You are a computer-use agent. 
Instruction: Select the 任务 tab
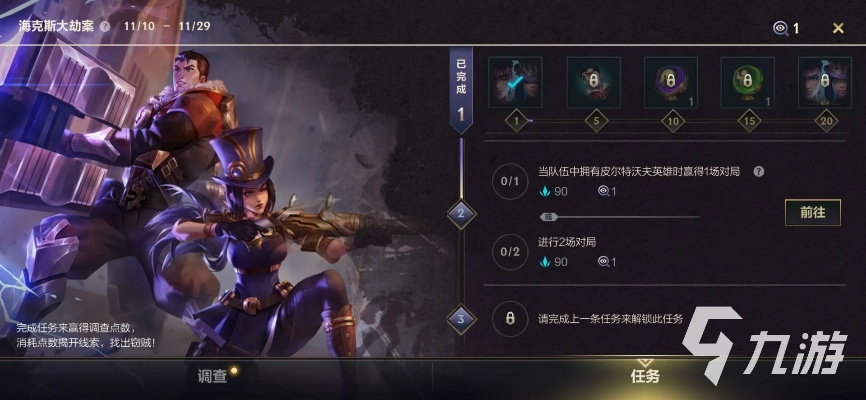click(x=645, y=376)
